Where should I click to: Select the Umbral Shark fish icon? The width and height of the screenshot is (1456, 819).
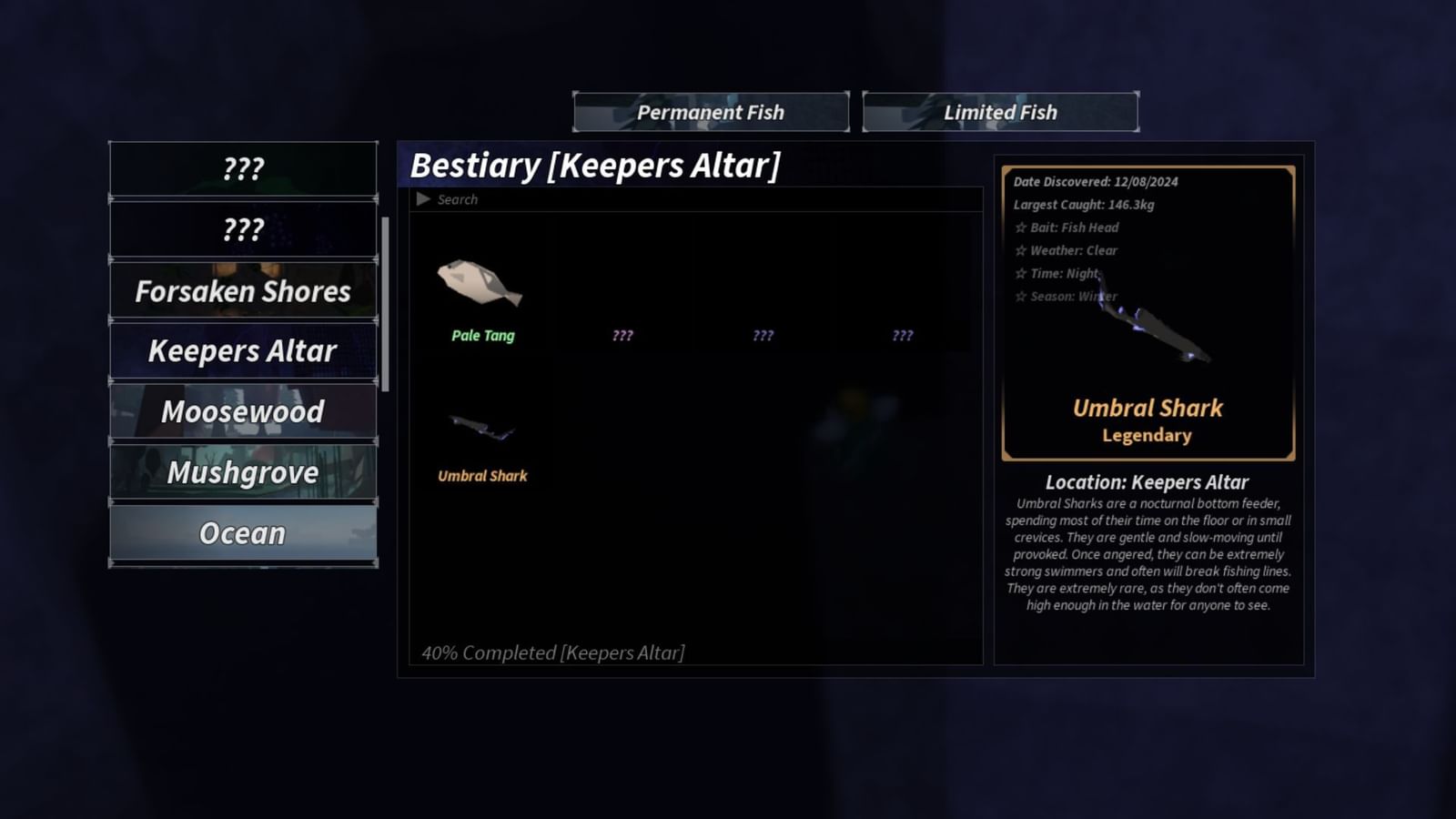pyautogui.click(x=481, y=428)
